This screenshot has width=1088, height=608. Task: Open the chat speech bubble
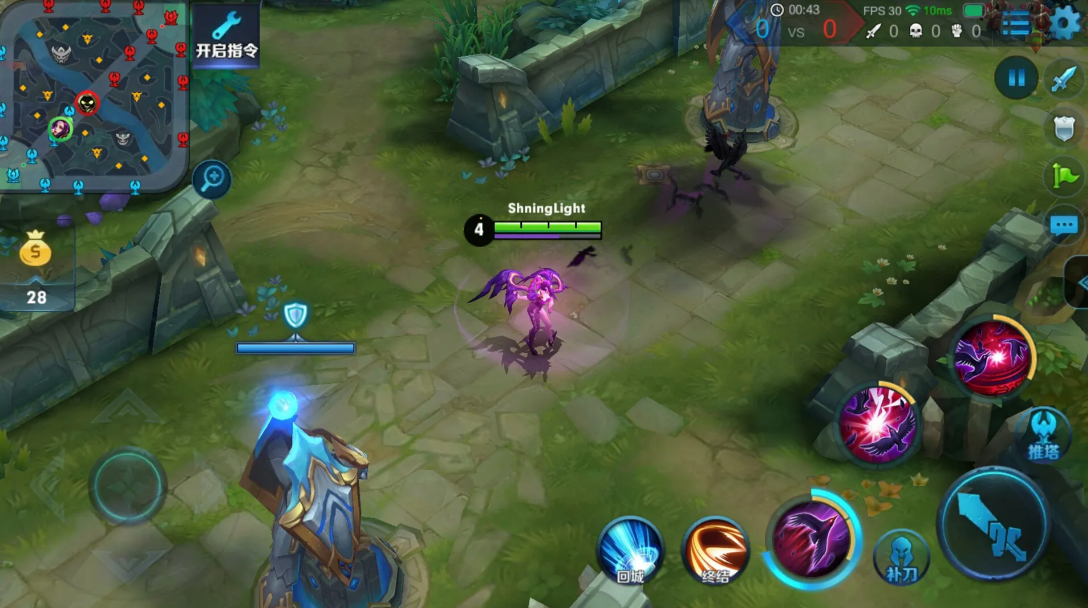pyautogui.click(x=1064, y=225)
